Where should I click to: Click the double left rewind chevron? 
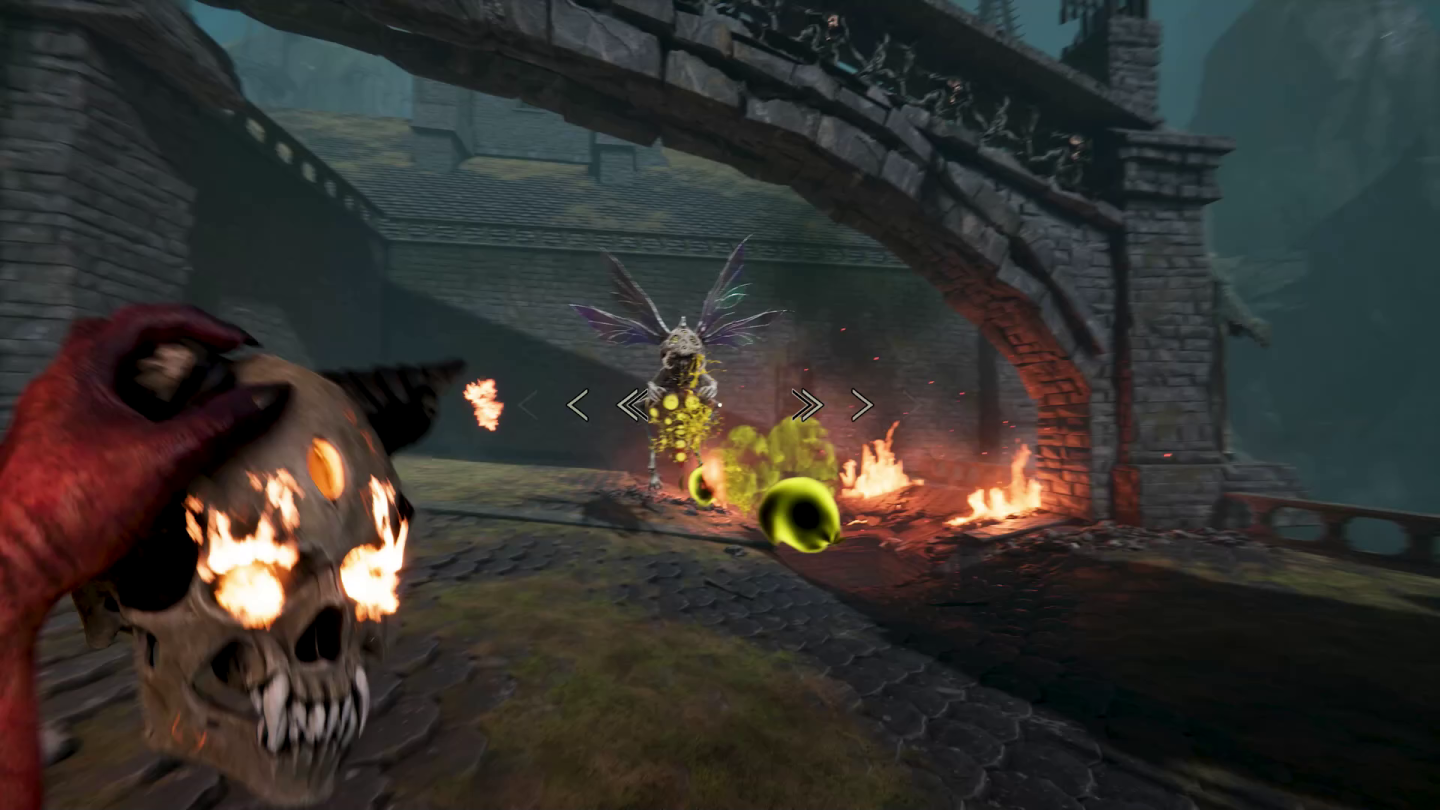(632, 404)
